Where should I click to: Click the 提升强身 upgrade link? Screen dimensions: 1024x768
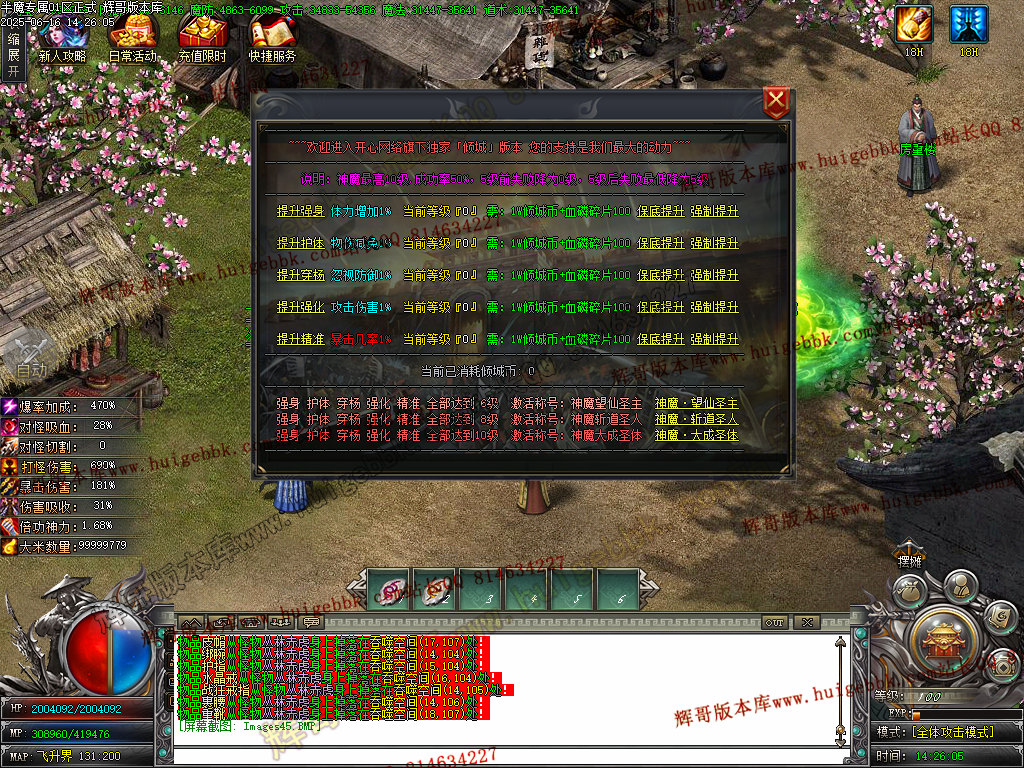coord(300,211)
